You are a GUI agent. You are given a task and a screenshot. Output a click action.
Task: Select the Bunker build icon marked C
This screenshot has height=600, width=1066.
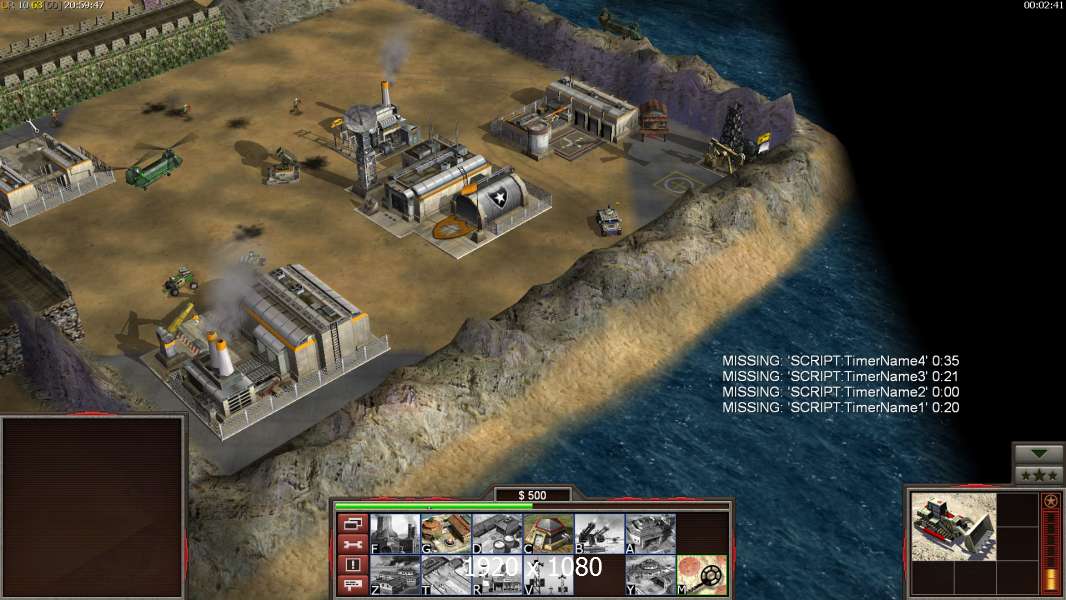[548, 534]
